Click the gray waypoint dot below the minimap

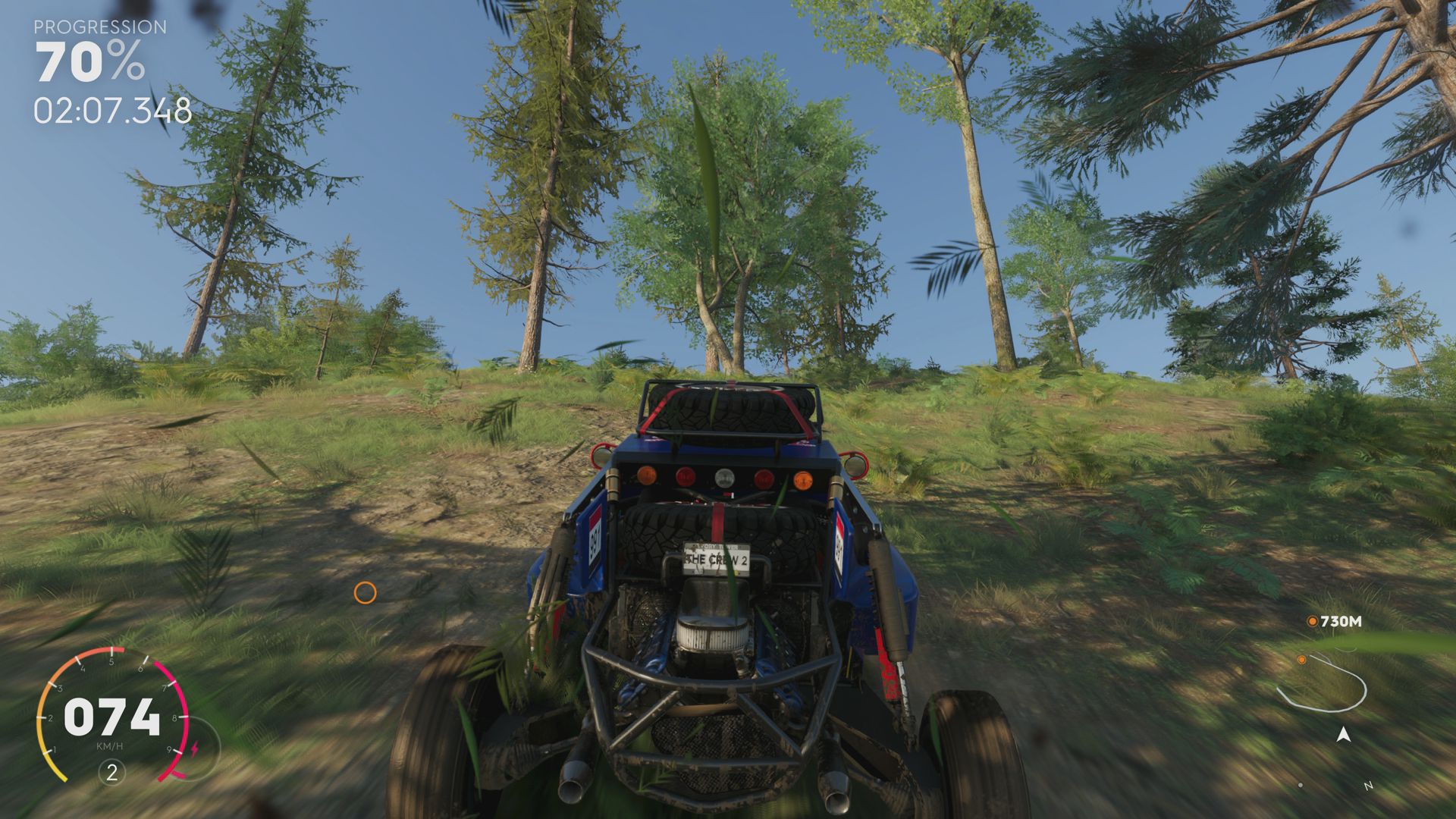1301,784
